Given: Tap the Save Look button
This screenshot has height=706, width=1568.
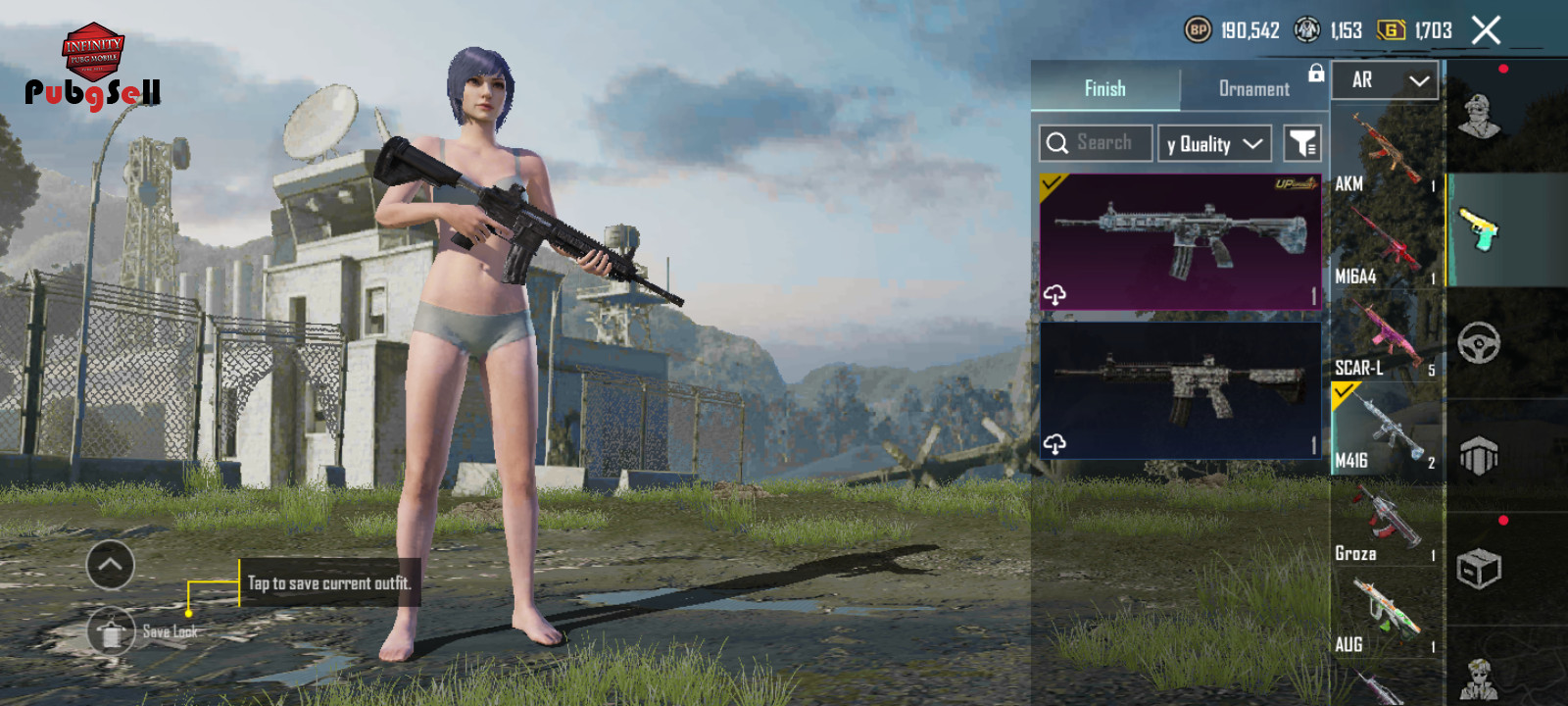Looking at the screenshot, I should [112, 632].
